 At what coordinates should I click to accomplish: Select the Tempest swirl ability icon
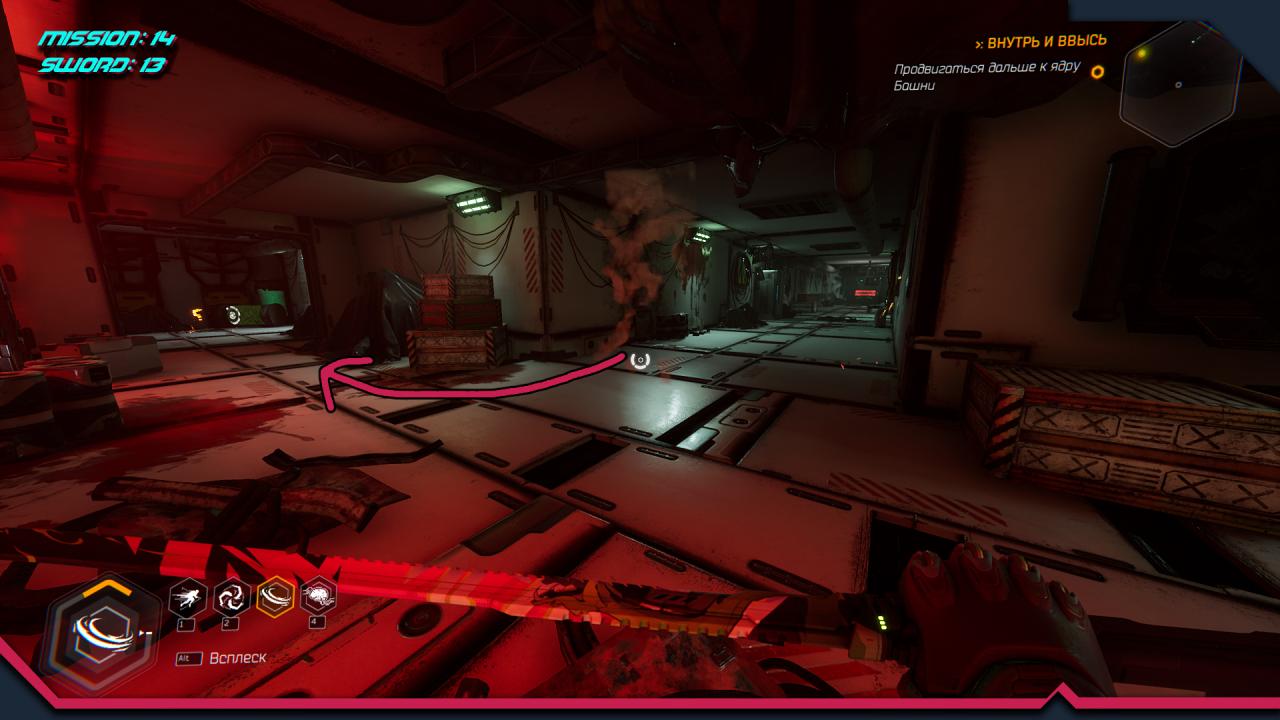[232, 598]
